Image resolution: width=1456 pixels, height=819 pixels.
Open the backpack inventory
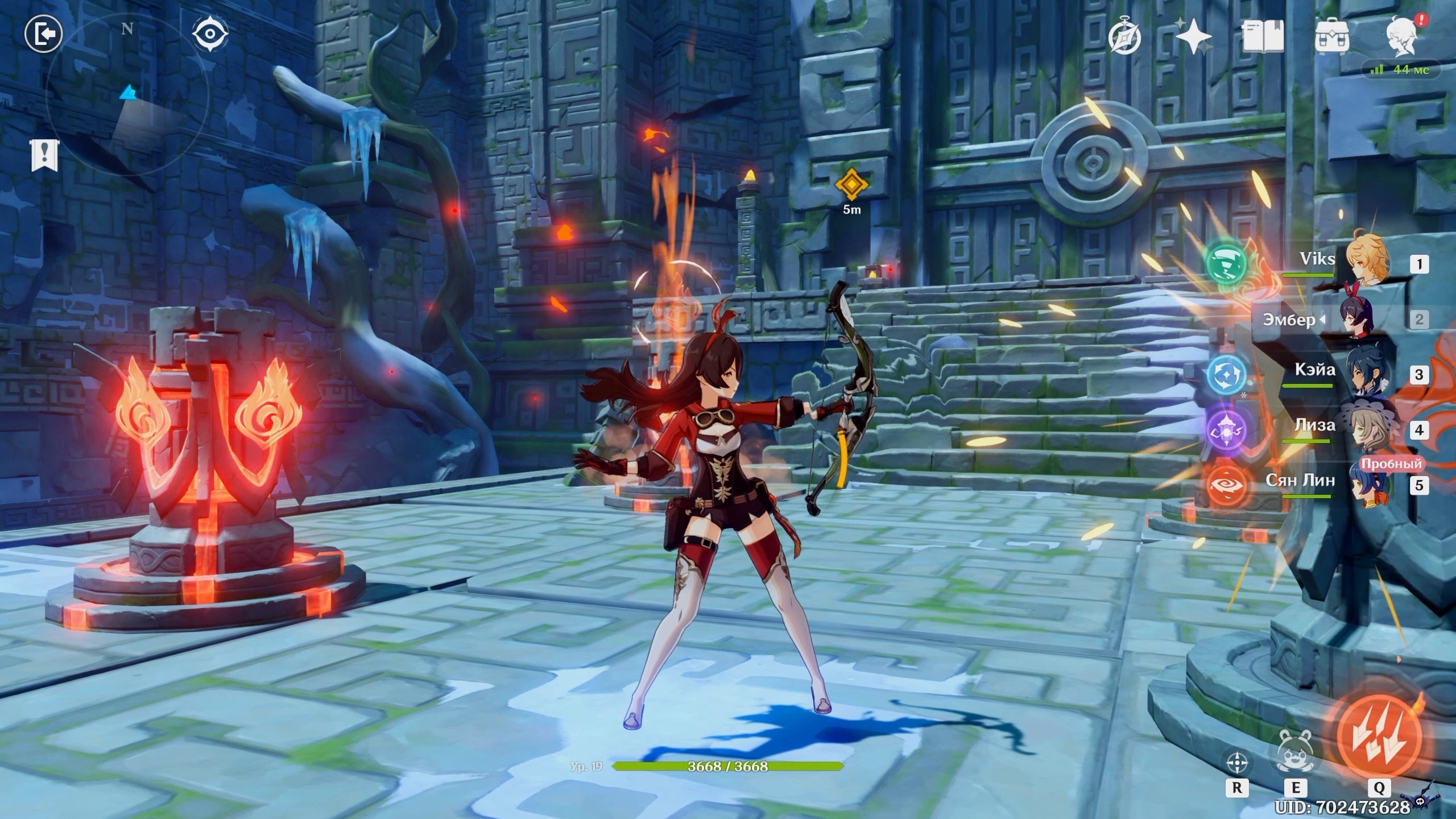click(1332, 38)
